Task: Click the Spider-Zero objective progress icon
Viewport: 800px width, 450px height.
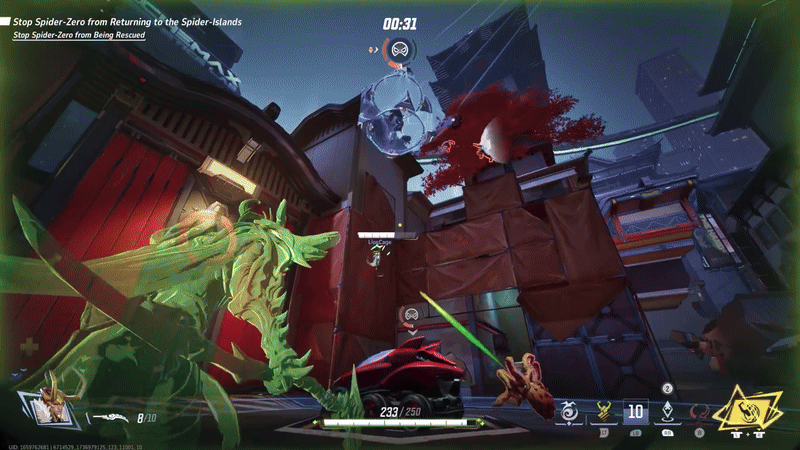Action: point(399,49)
